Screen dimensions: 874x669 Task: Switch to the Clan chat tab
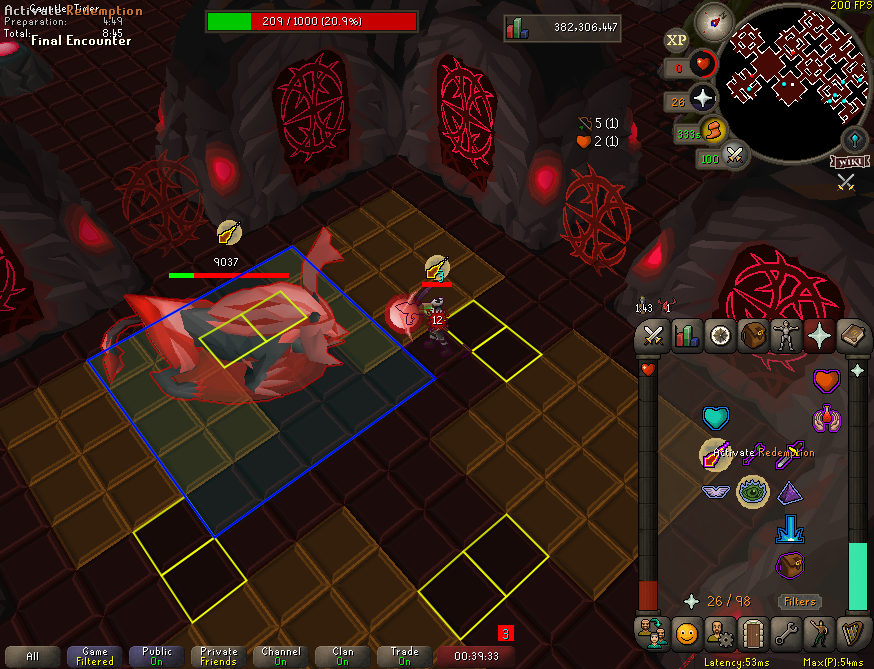pos(342,656)
